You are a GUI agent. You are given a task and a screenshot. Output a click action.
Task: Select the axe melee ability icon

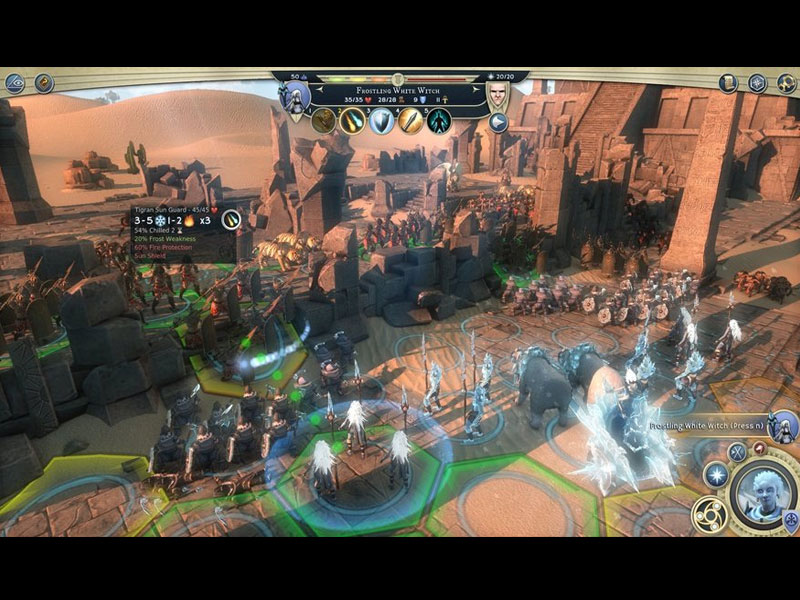point(324,121)
